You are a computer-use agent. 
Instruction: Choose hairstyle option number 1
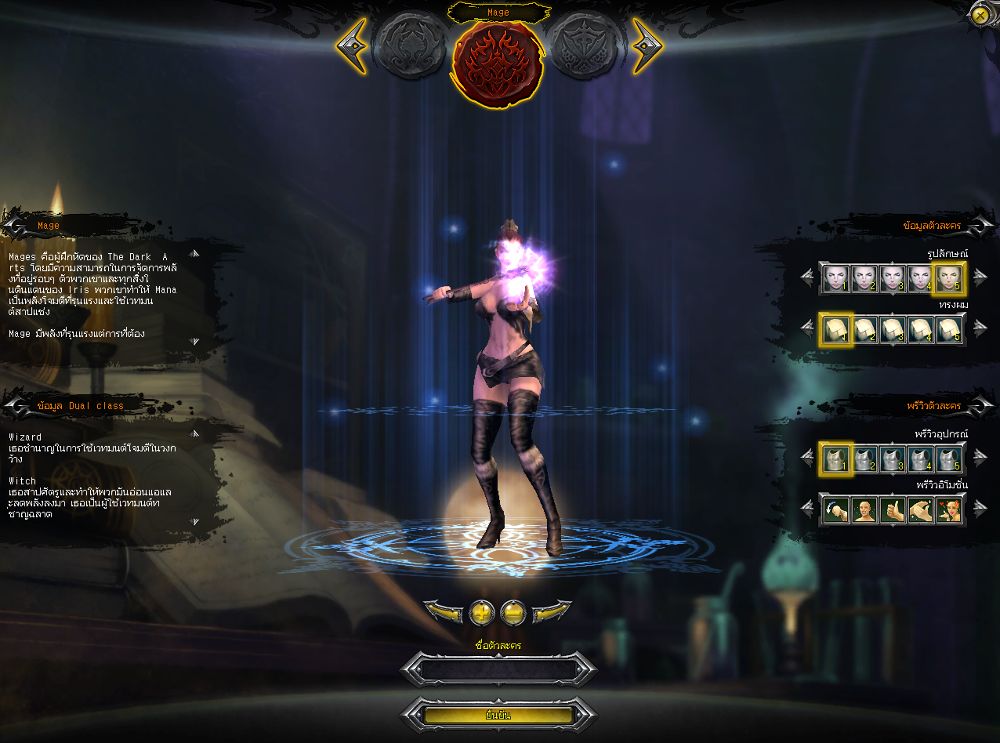[836, 329]
